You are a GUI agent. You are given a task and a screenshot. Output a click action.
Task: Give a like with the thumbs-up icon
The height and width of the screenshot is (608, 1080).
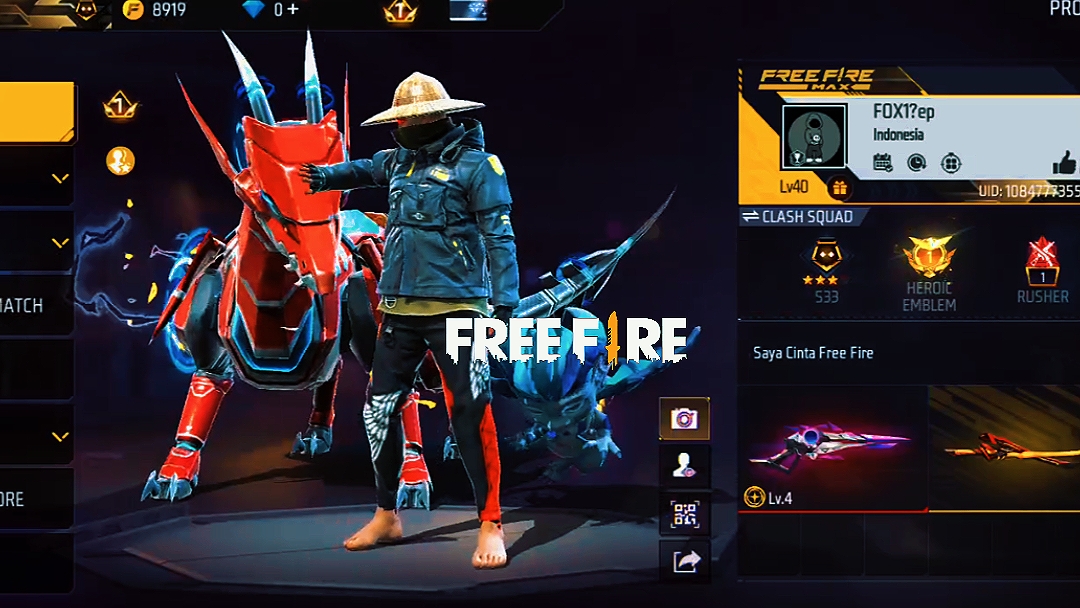[1064, 163]
